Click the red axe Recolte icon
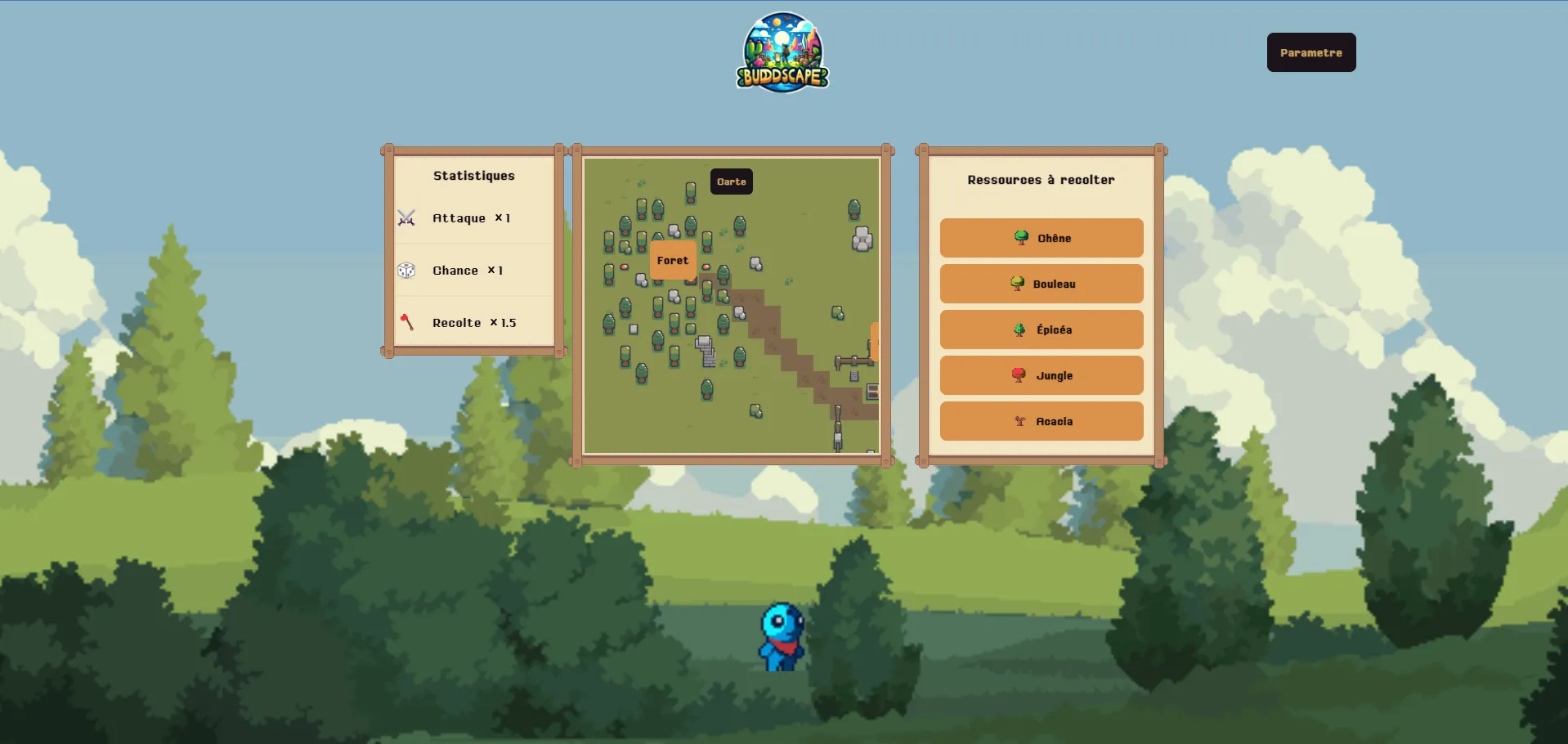This screenshot has height=744, width=1568. point(405,322)
